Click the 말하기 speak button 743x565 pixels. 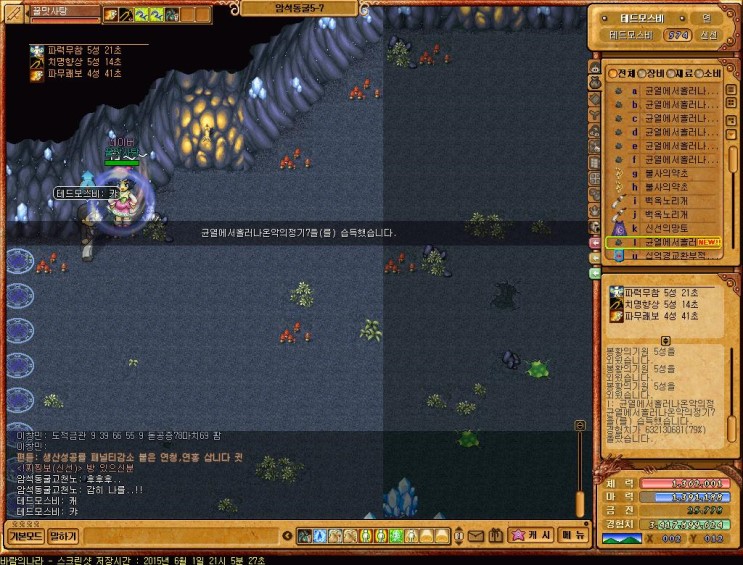[63, 536]
